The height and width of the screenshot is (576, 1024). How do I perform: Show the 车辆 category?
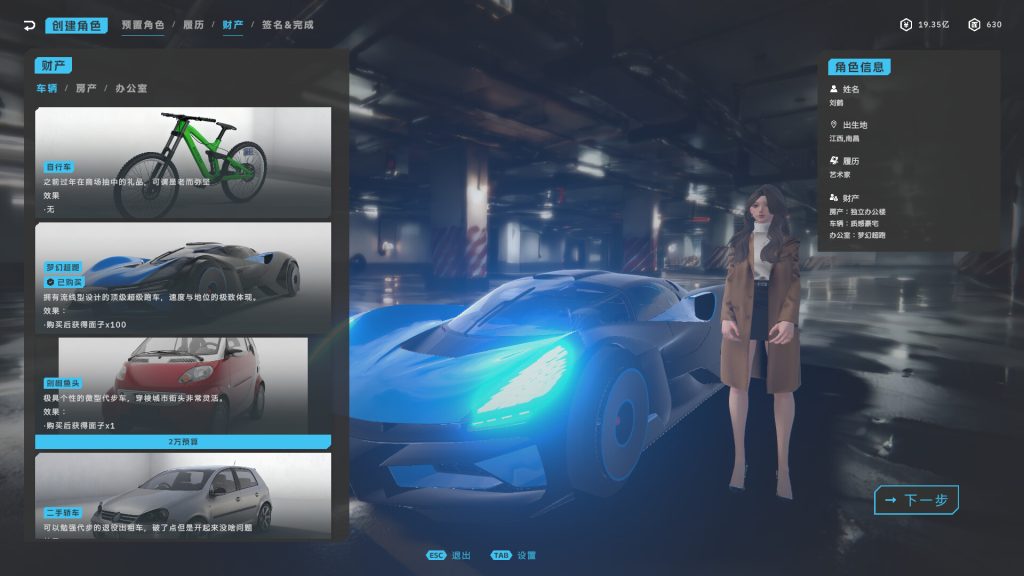click(47, 88)
